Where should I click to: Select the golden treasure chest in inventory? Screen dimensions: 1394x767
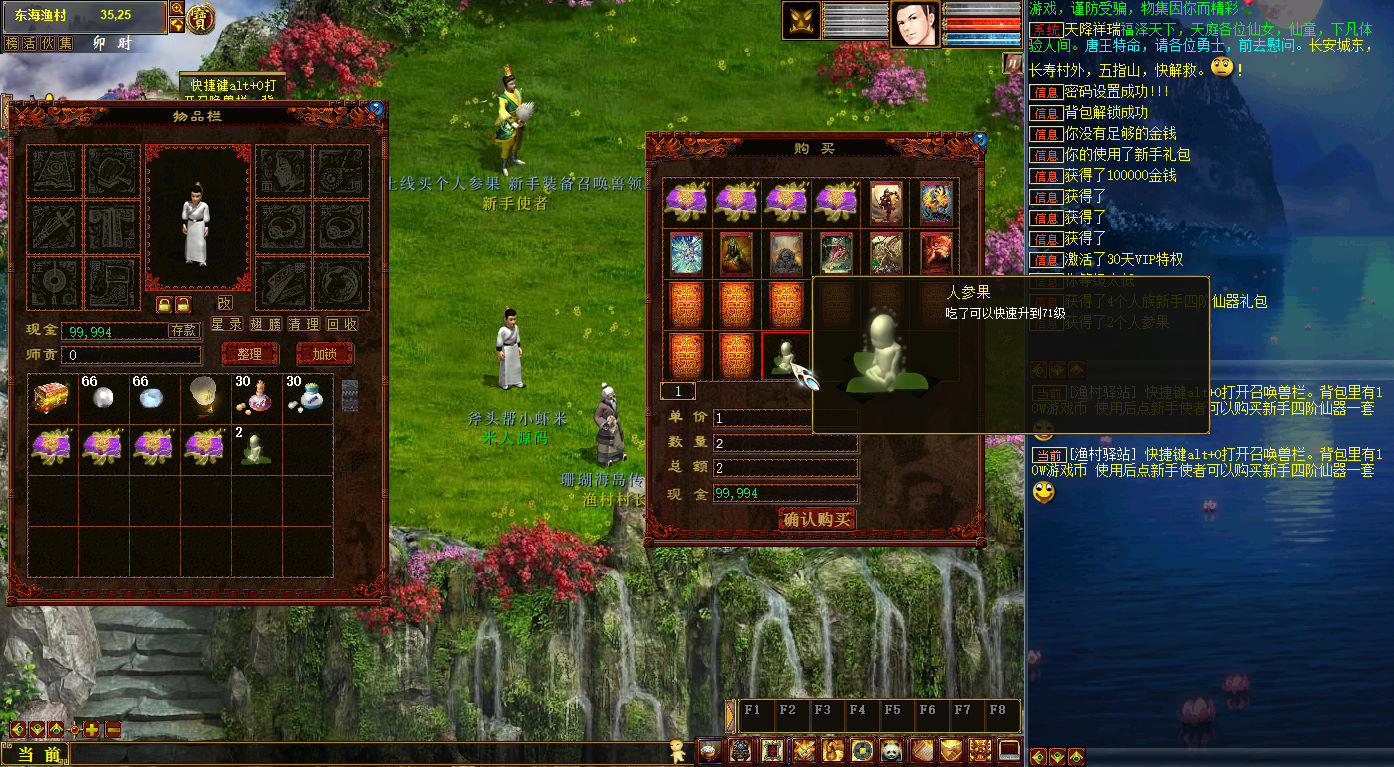(52, 398)
